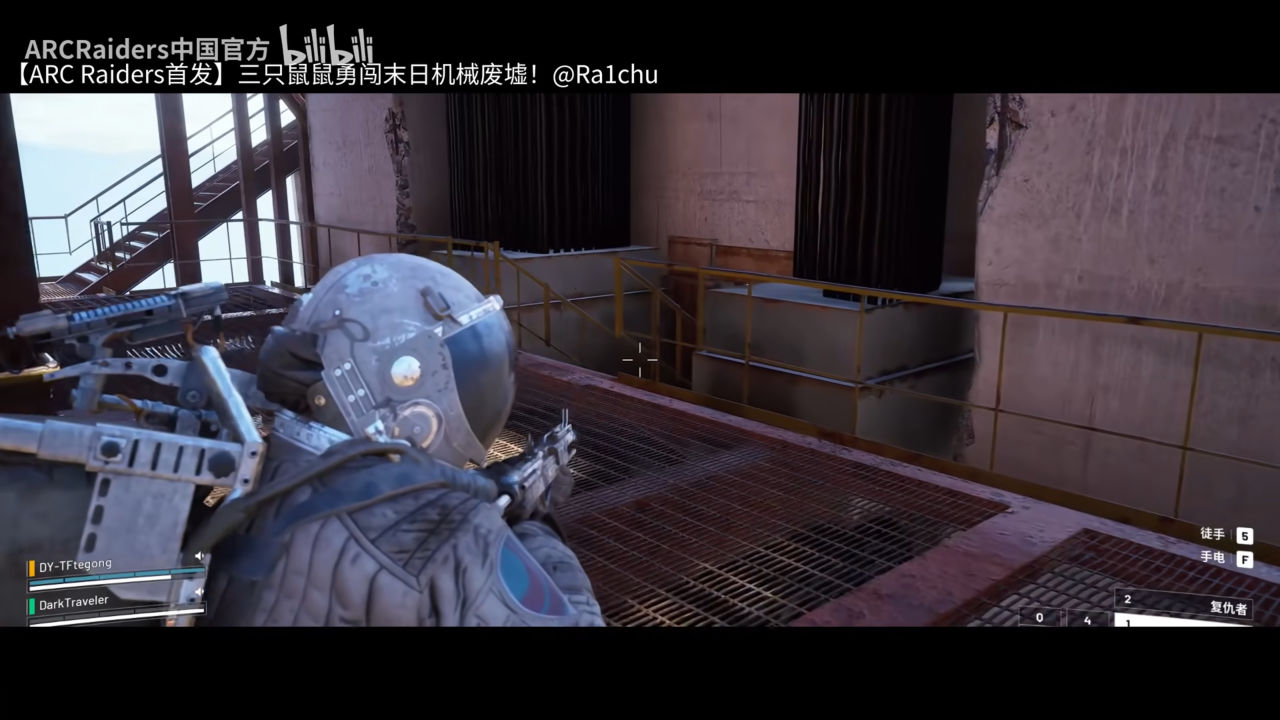Click the green squad marker beside DarkTraveler

[31, 605]
